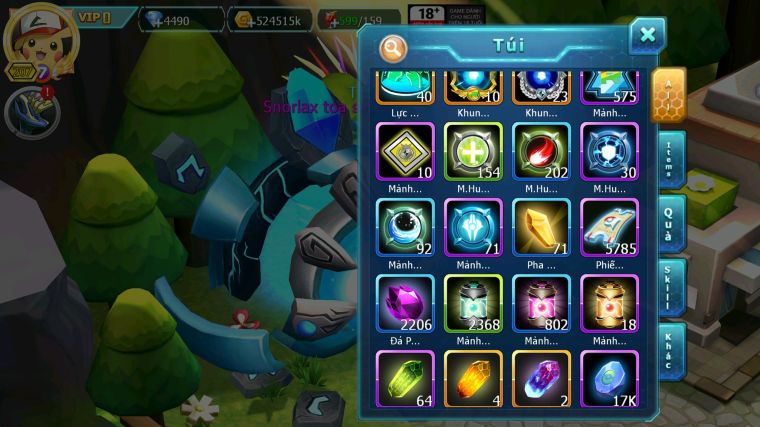Select the green cross item with 154
Image resolution: width=760 pixels, height=427 pixels.
point(474,152)
